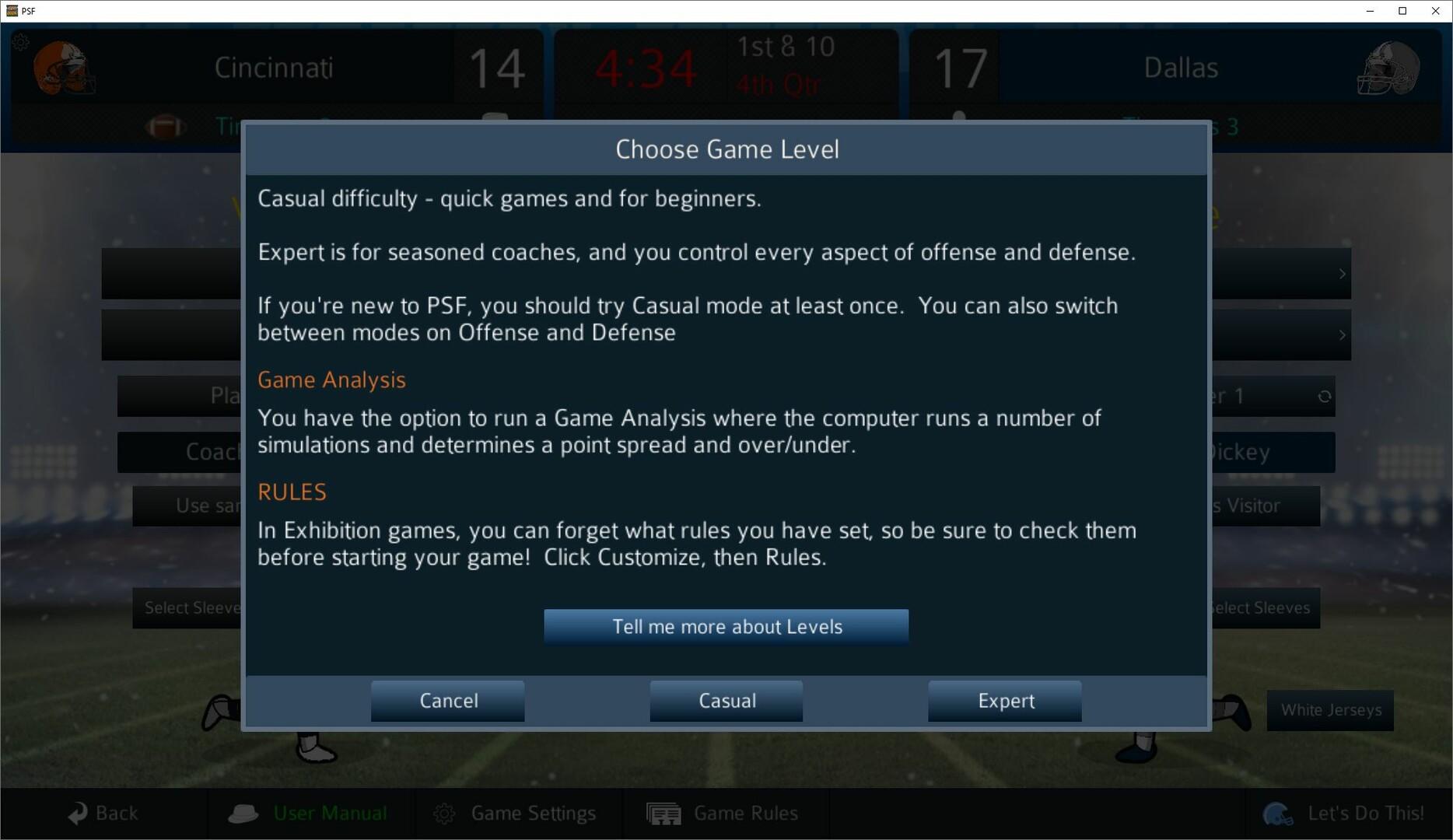Click the refresh icon next to the player field

1325,396
